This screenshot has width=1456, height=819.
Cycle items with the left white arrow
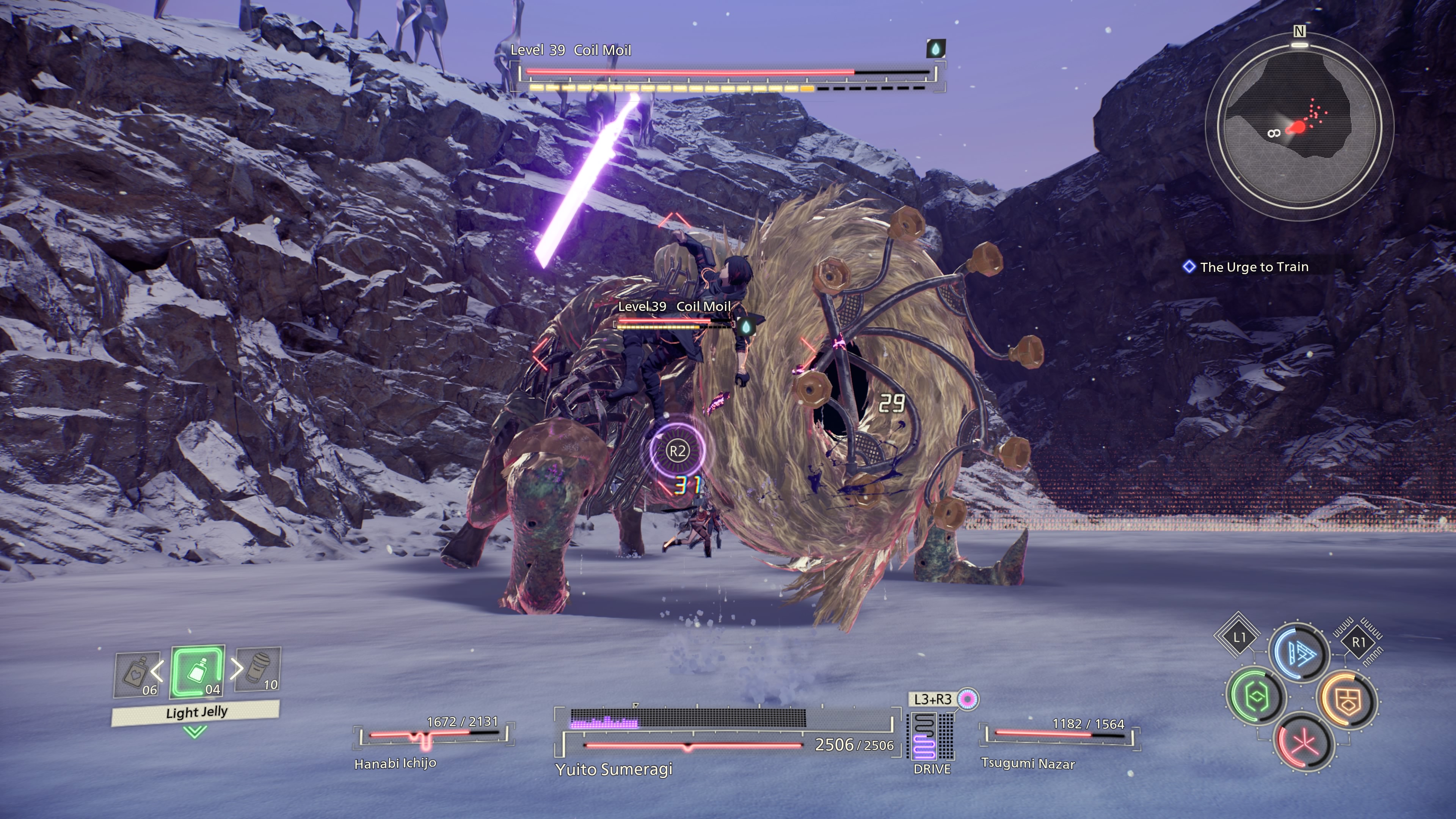pos(158,671)
